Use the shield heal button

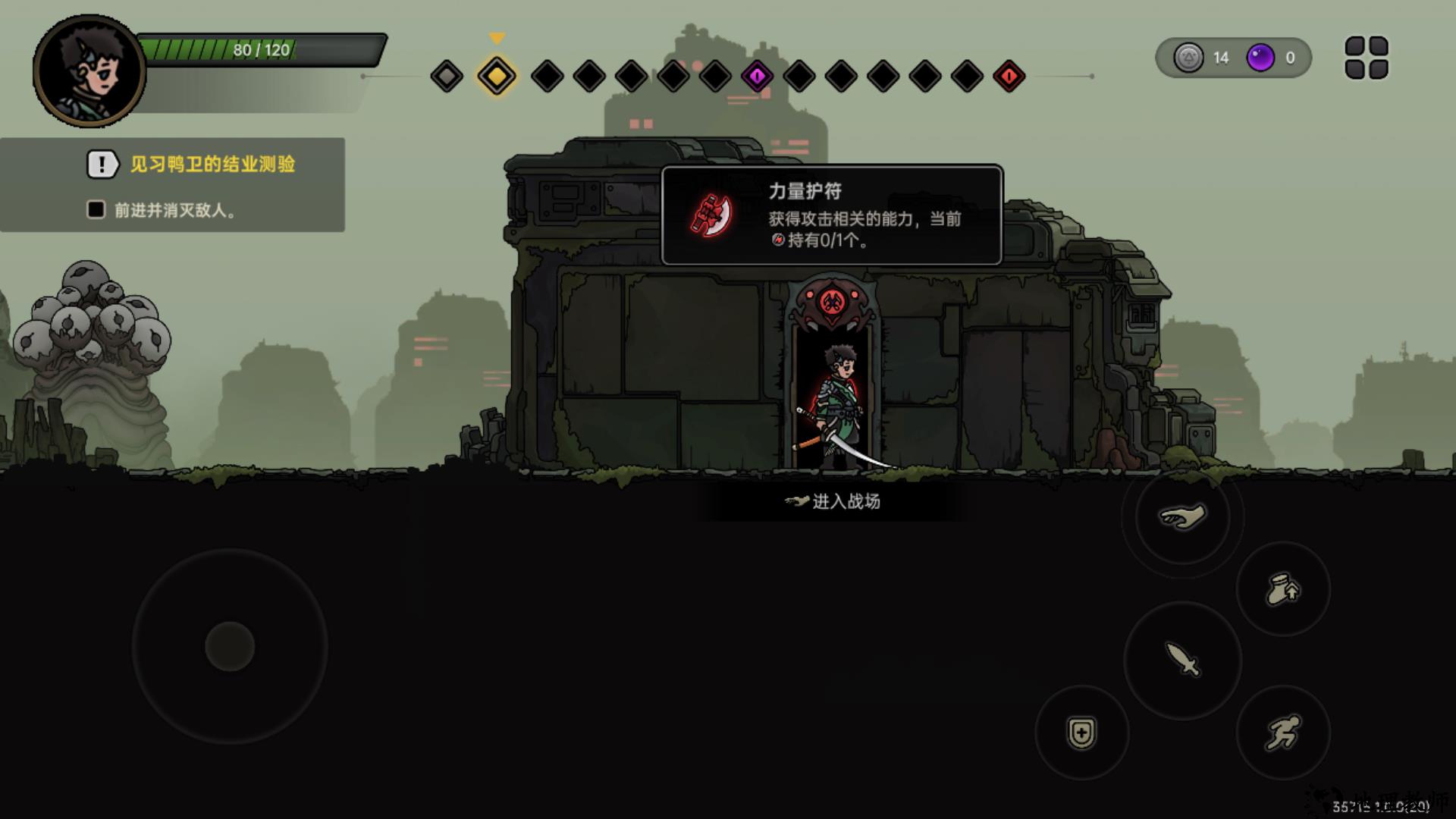tap(1081, 733)
